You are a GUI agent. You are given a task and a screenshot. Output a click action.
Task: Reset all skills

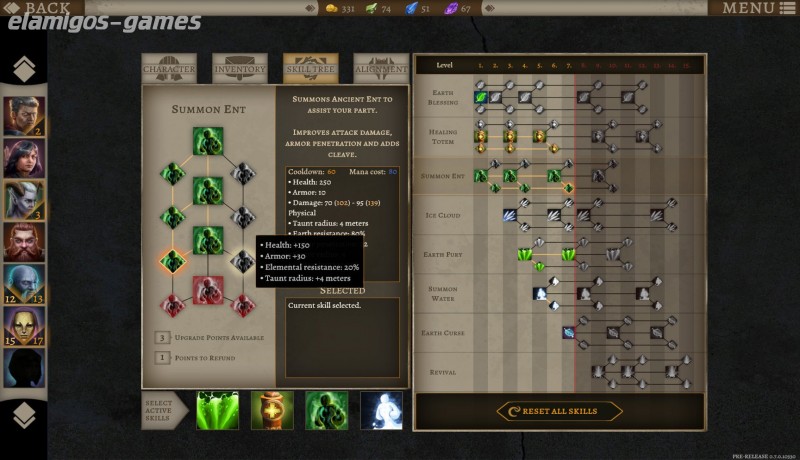coord(560,411)
